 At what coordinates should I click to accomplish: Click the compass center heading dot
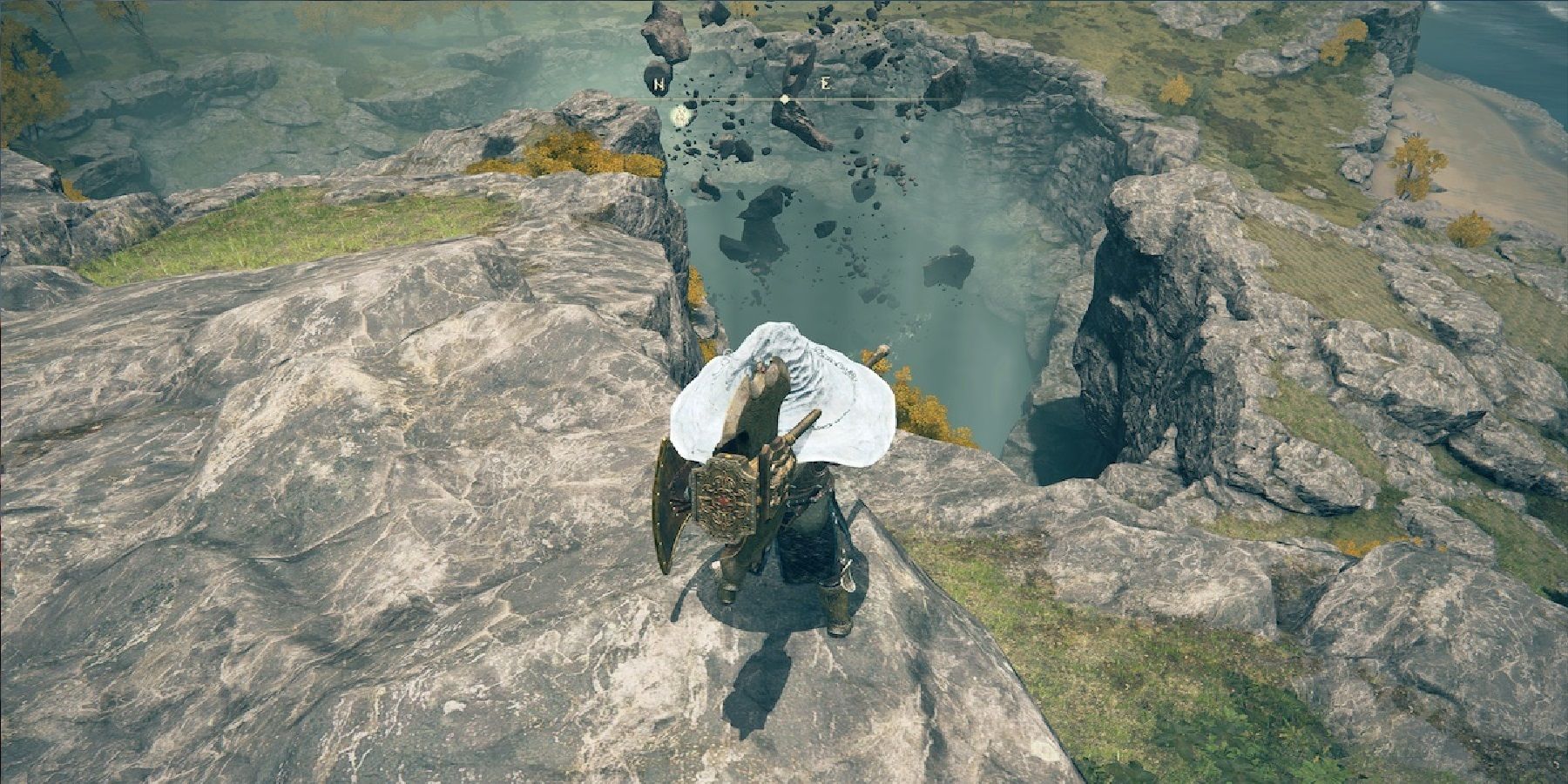point(785,99)
